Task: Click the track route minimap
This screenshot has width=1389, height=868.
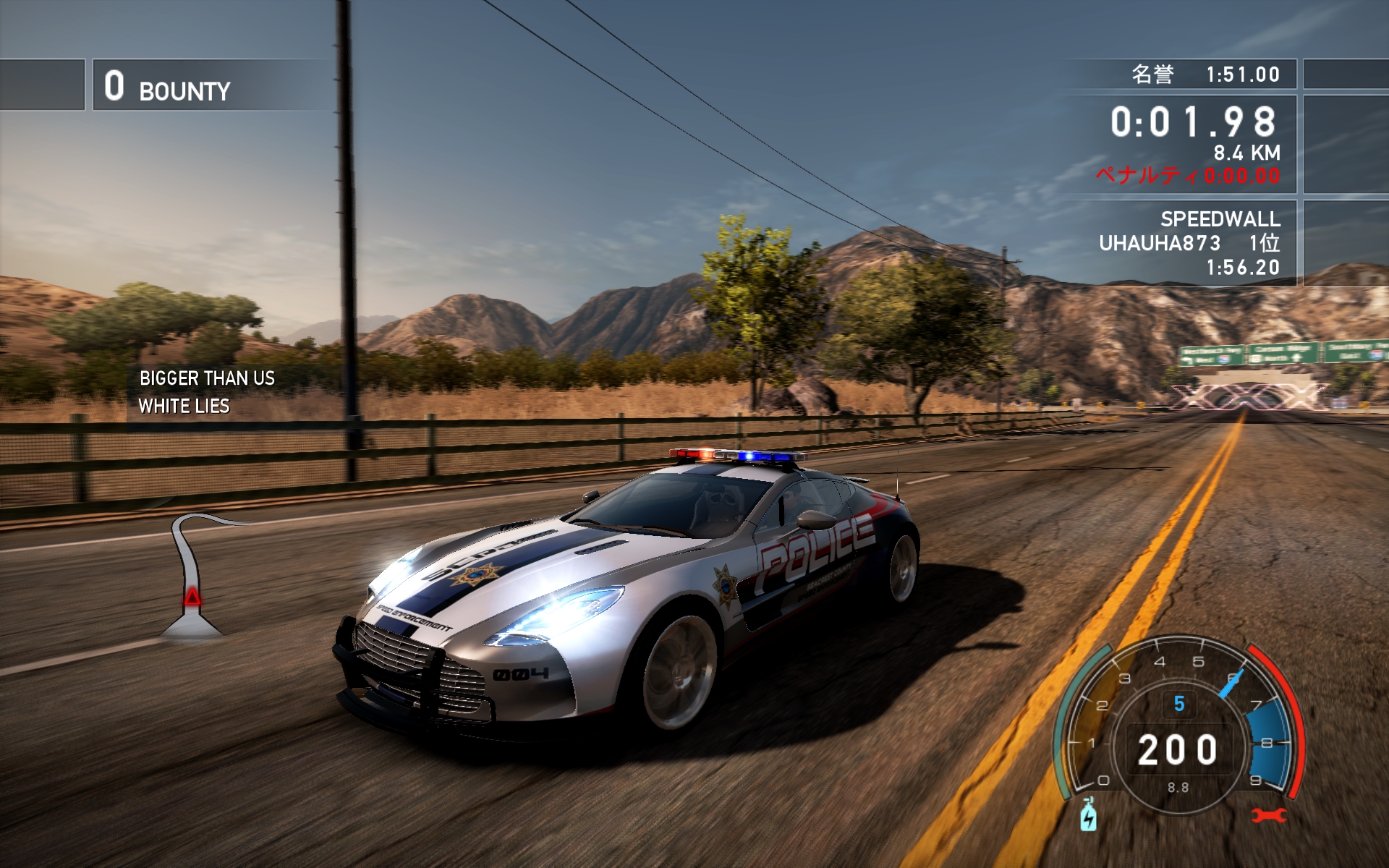Action: coord(192,575)
